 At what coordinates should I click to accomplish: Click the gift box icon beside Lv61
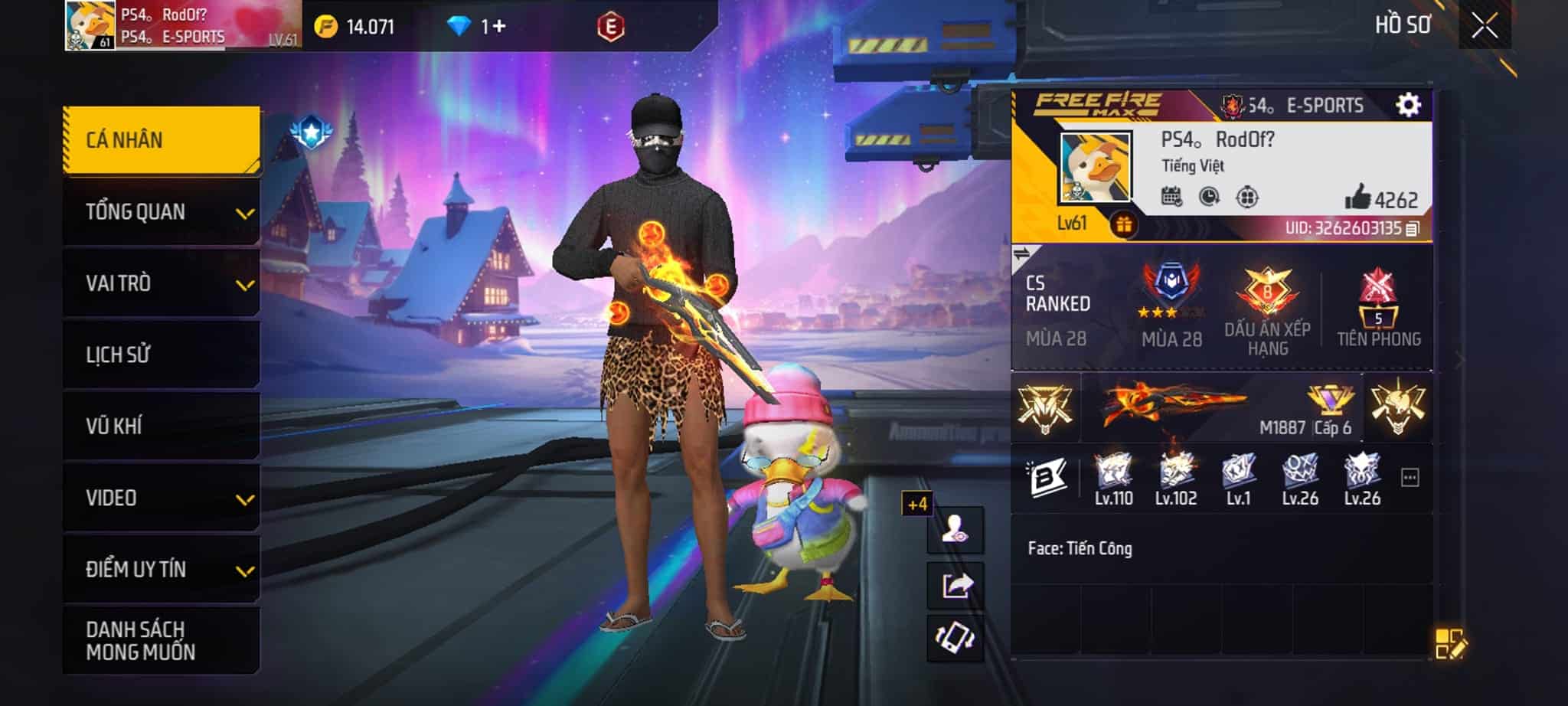[x=1123, y=225]
